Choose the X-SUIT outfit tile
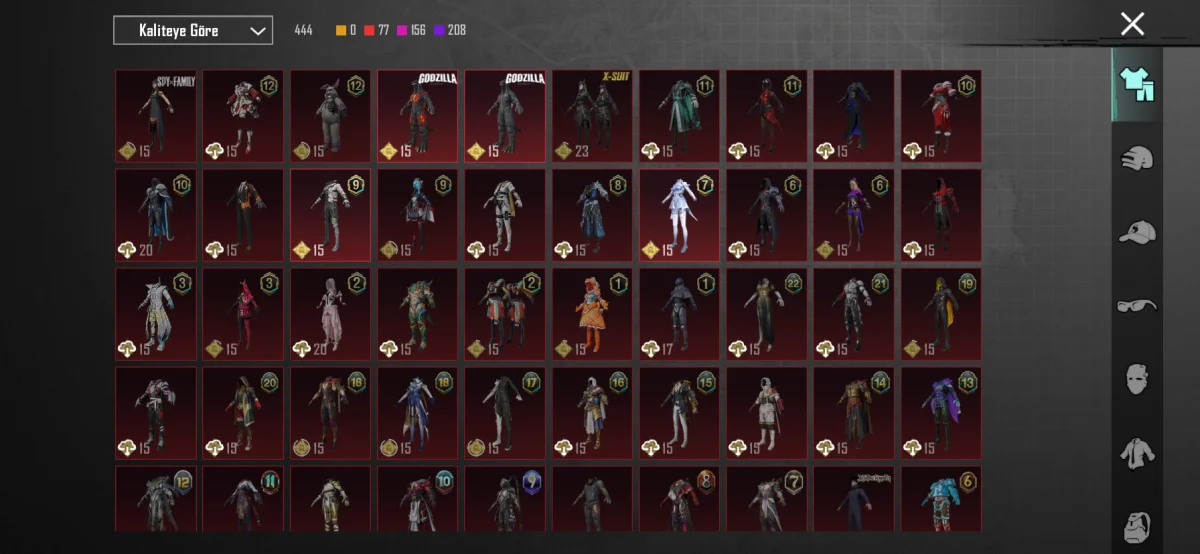1200x554 pixels. 592,115
